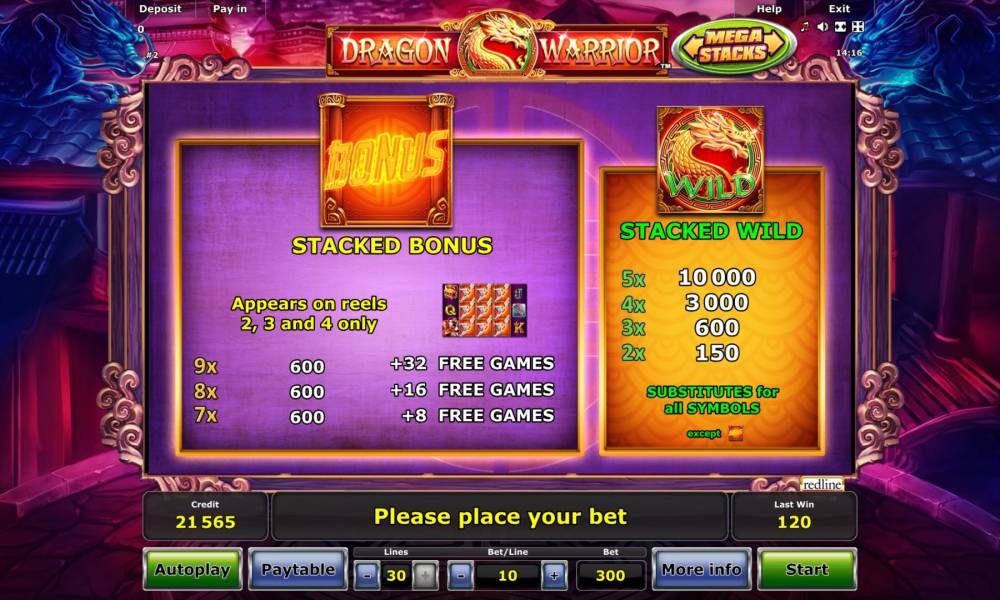Open the Mega Stacks feature badge
This screenshot has height=600, width=1000.
[x=734, y=46]
